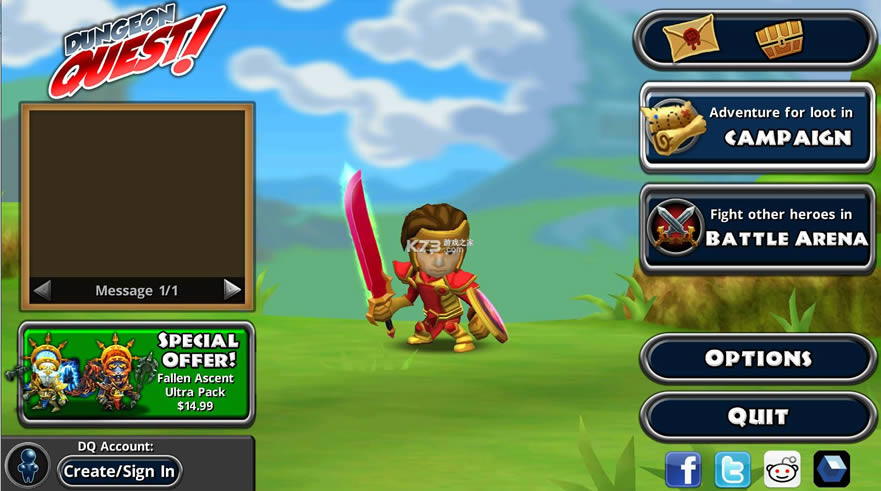Image resolution: width=881 pixels, height=491 pixels.
Task: Quit the game
Action: point(757,416)
